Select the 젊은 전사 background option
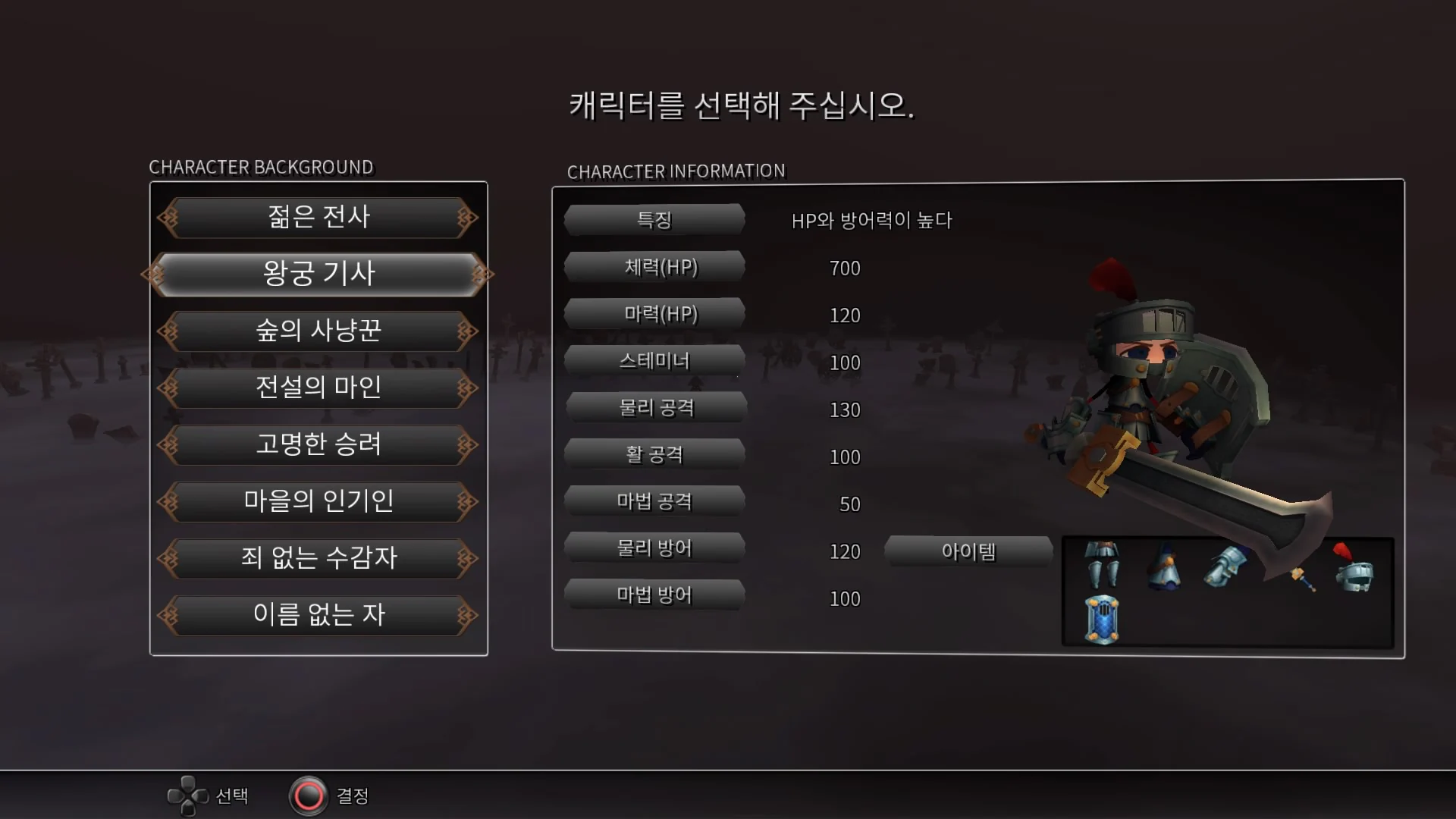Screen dimensions: 1456x819 (x=318, y=217)
